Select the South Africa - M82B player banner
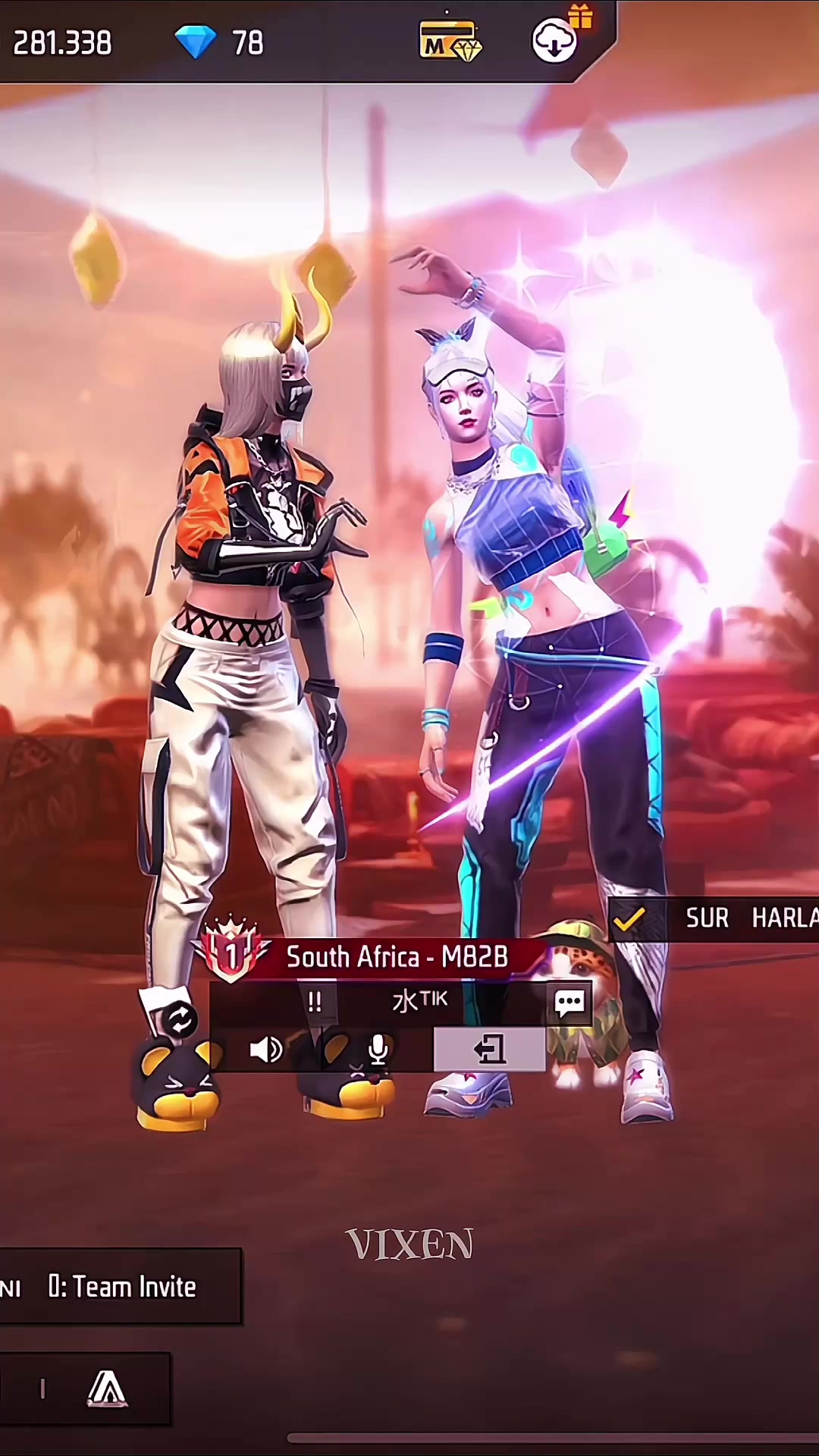 pos(396,957)
